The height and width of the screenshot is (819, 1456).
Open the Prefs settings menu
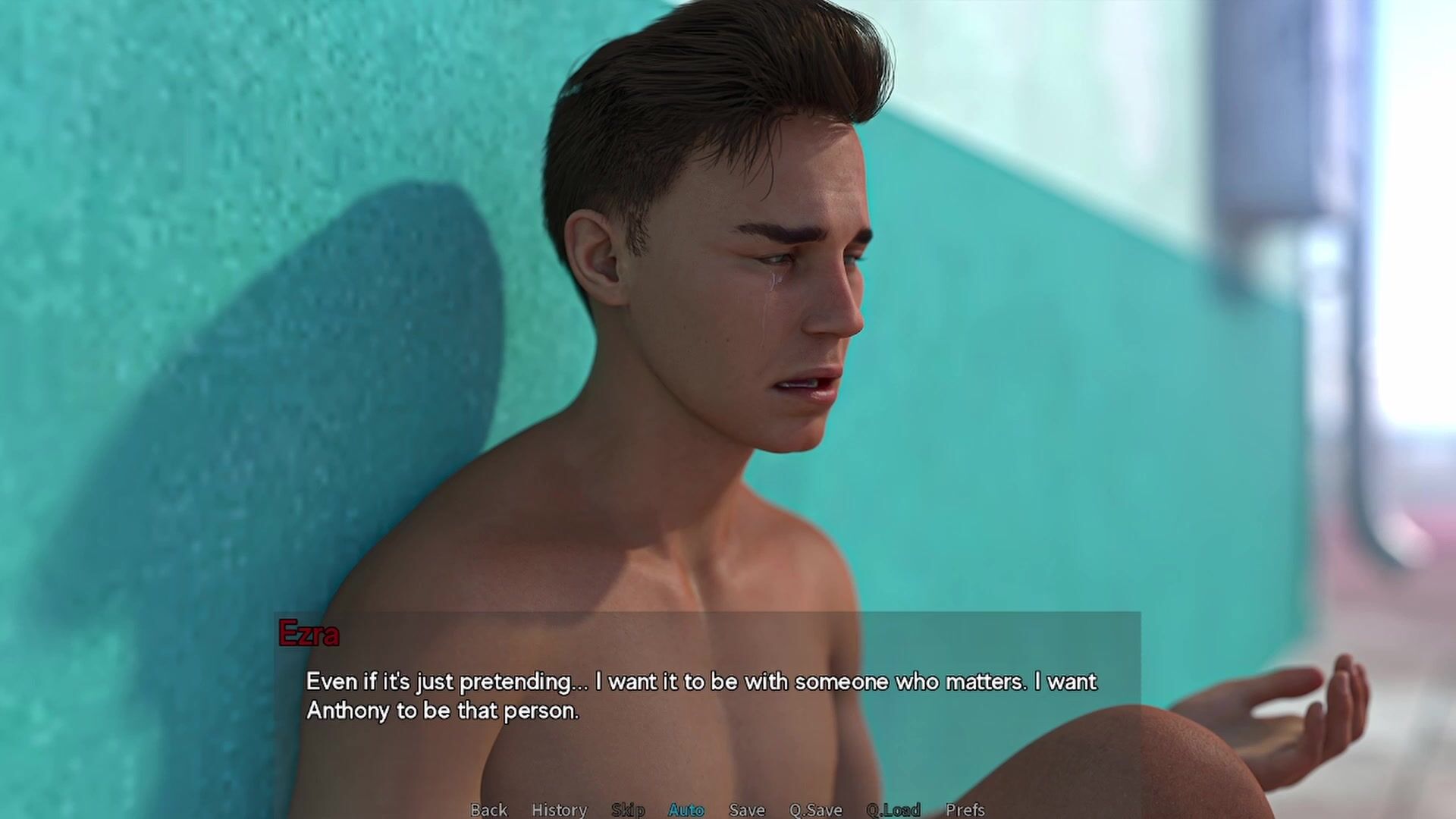pyautogui.click(x=965, y=810)
